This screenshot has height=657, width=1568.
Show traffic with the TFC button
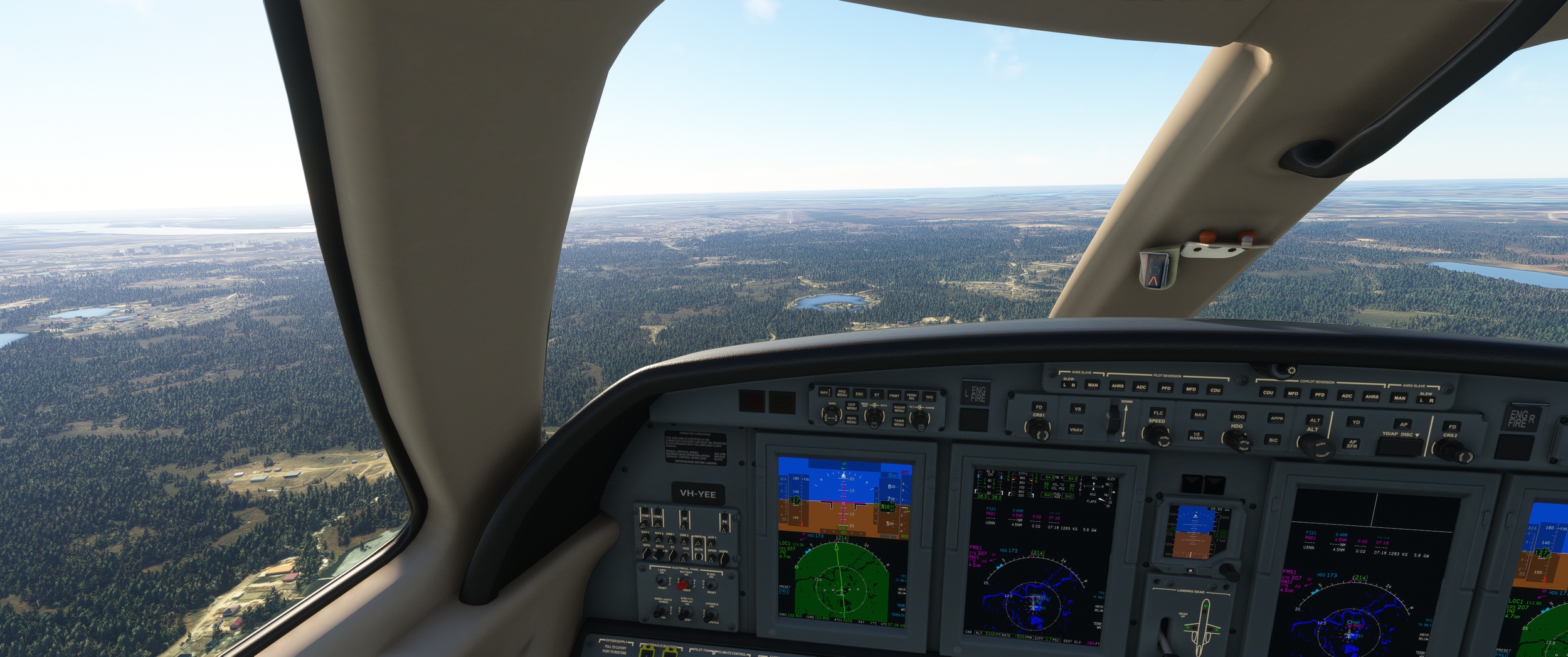click(930, 397)
